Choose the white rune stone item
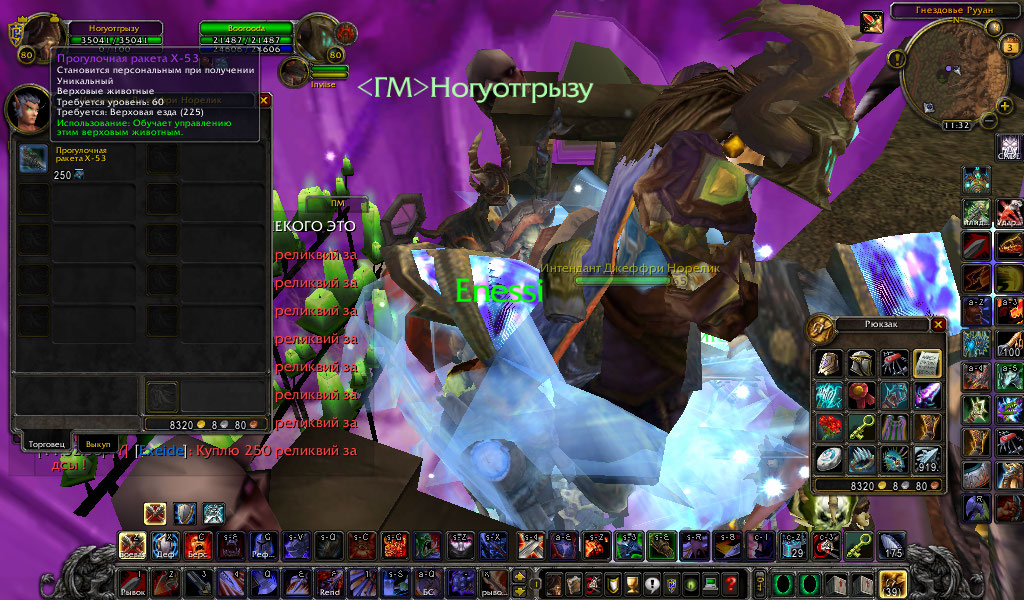The height and width of the screenshot is (600, 1024). coord(828,459)
